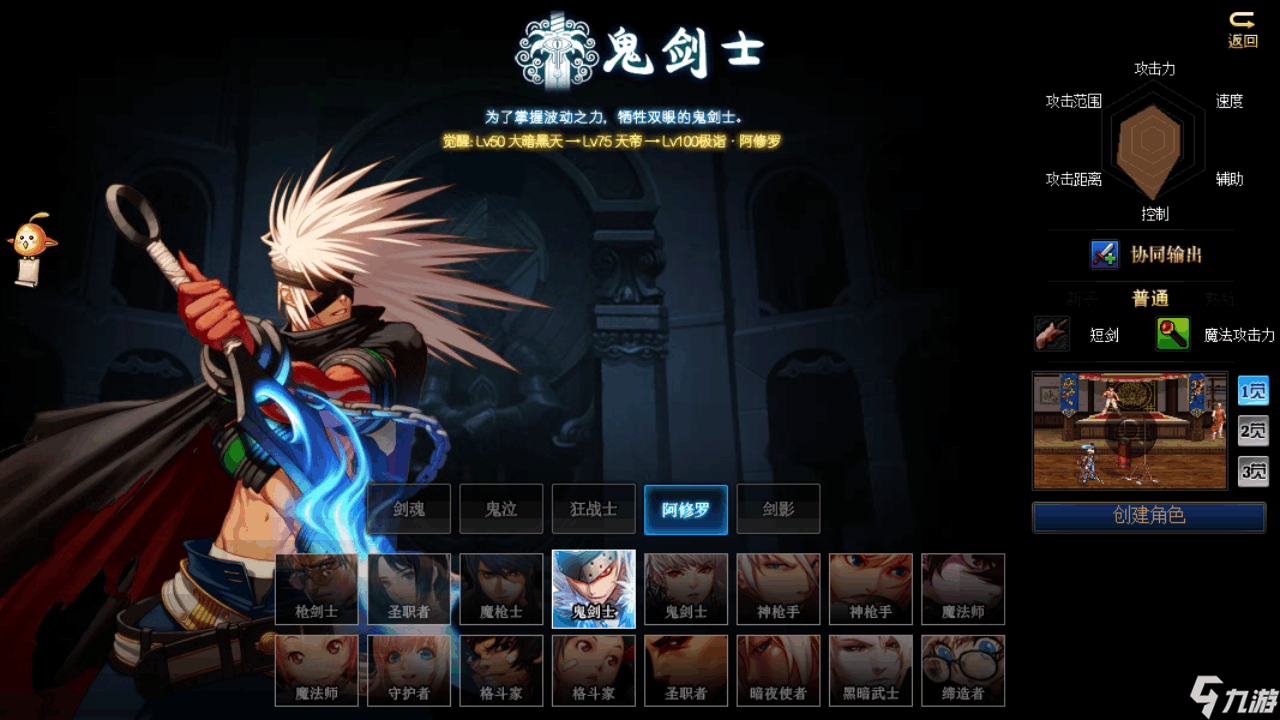Select the 暗夜使者 class portrait
Image resolution: width=1280 pixels, height=720 pixels.
point(778,670)
